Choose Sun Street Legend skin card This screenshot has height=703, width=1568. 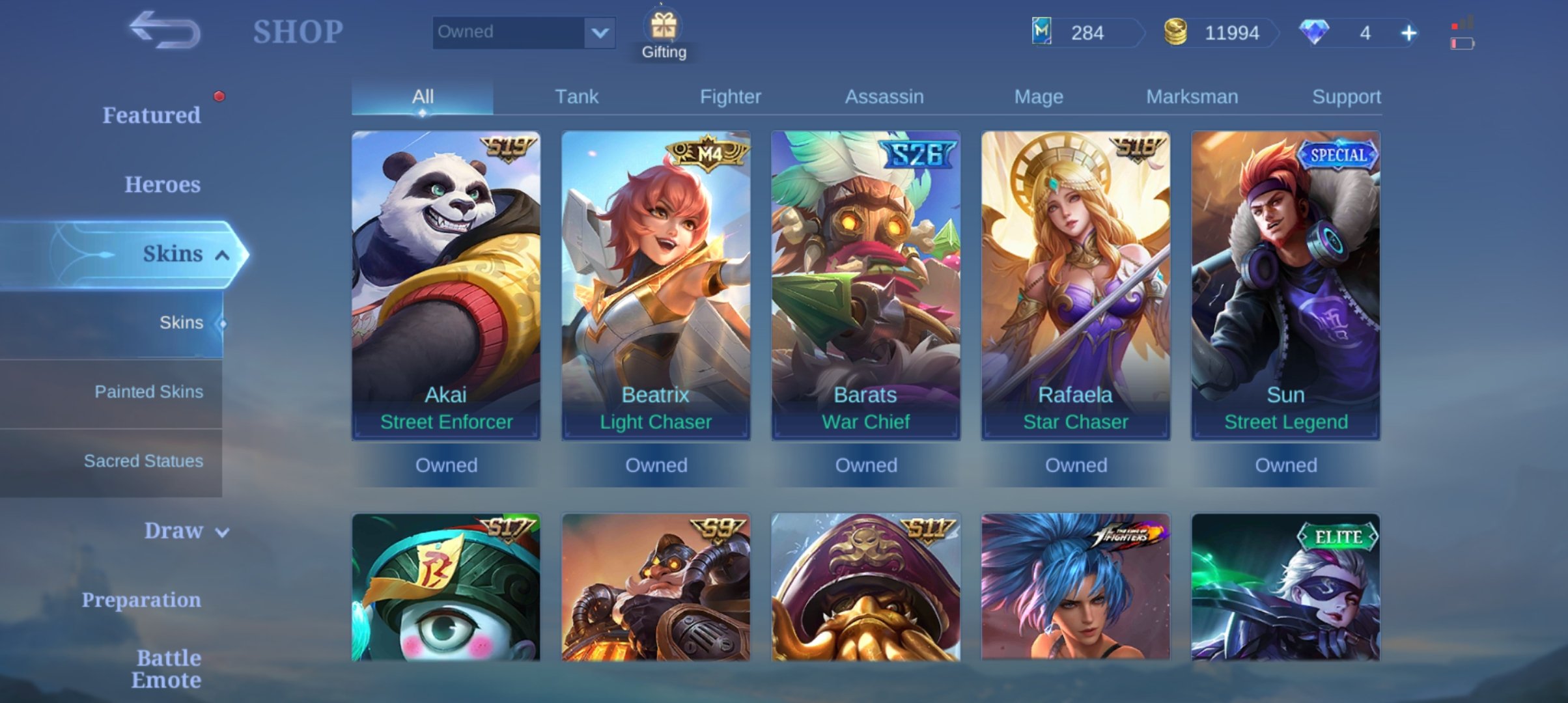1285,285
